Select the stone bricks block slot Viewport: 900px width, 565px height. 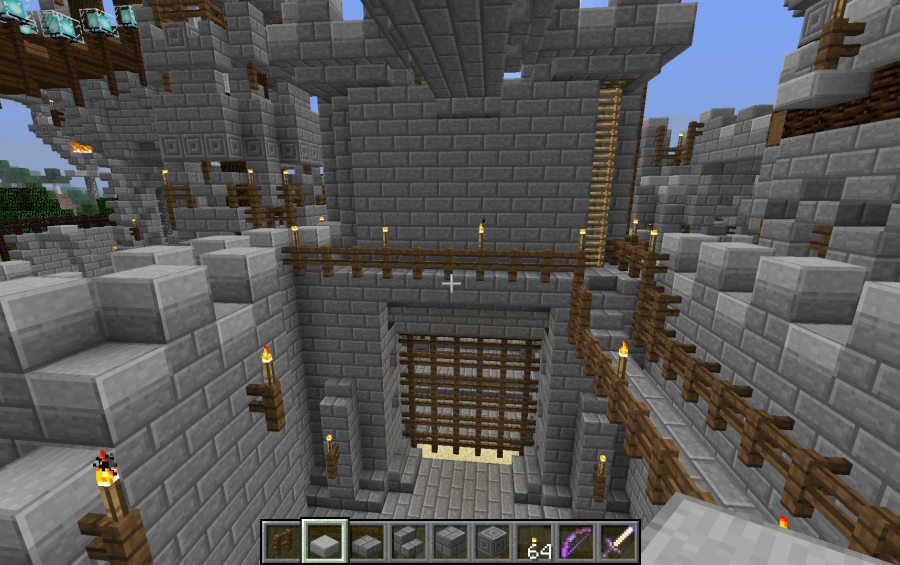tap(450, 541)
